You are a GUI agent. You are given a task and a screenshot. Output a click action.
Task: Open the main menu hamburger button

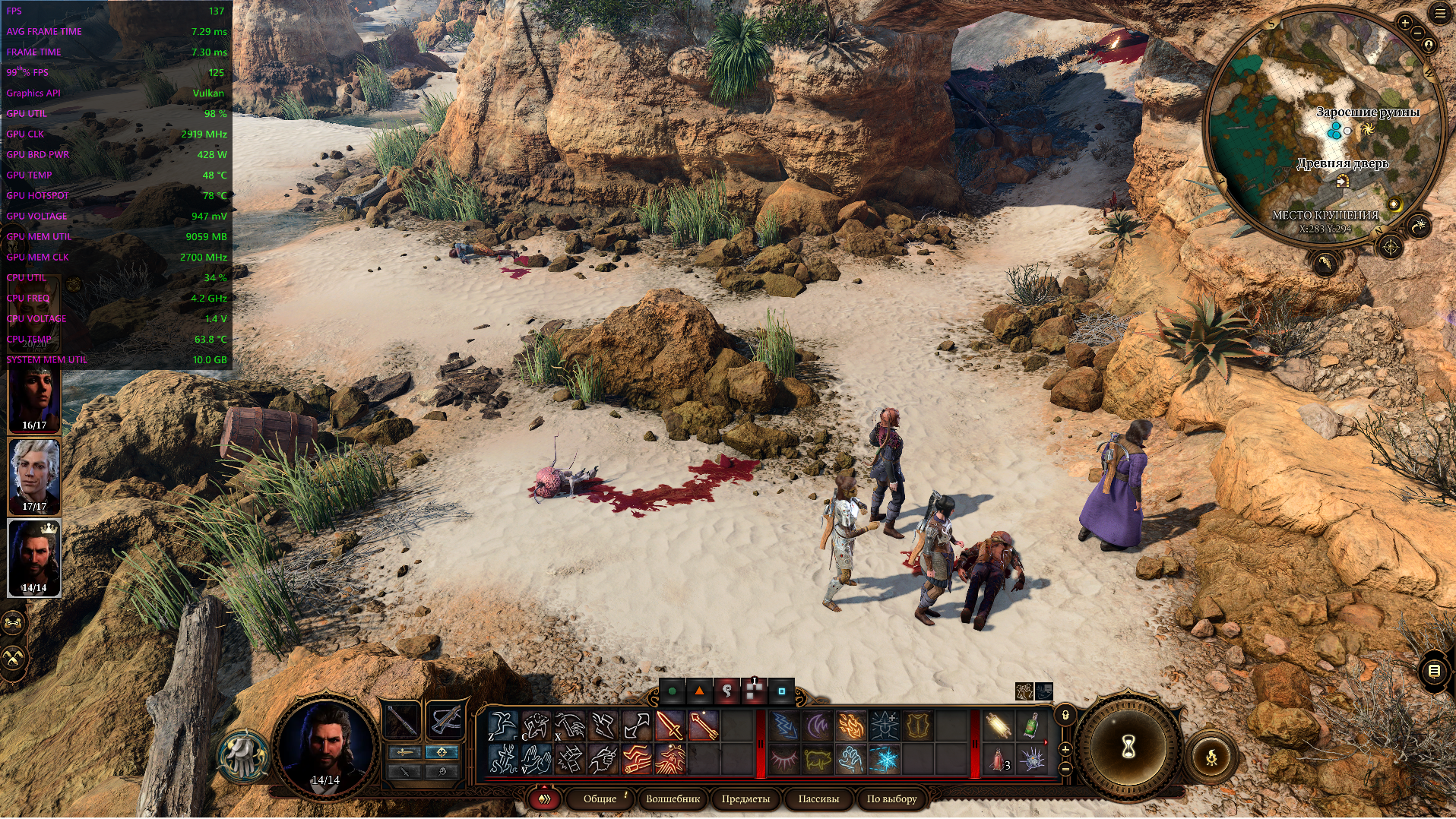pyautogui.click(x=1441, y=14)
